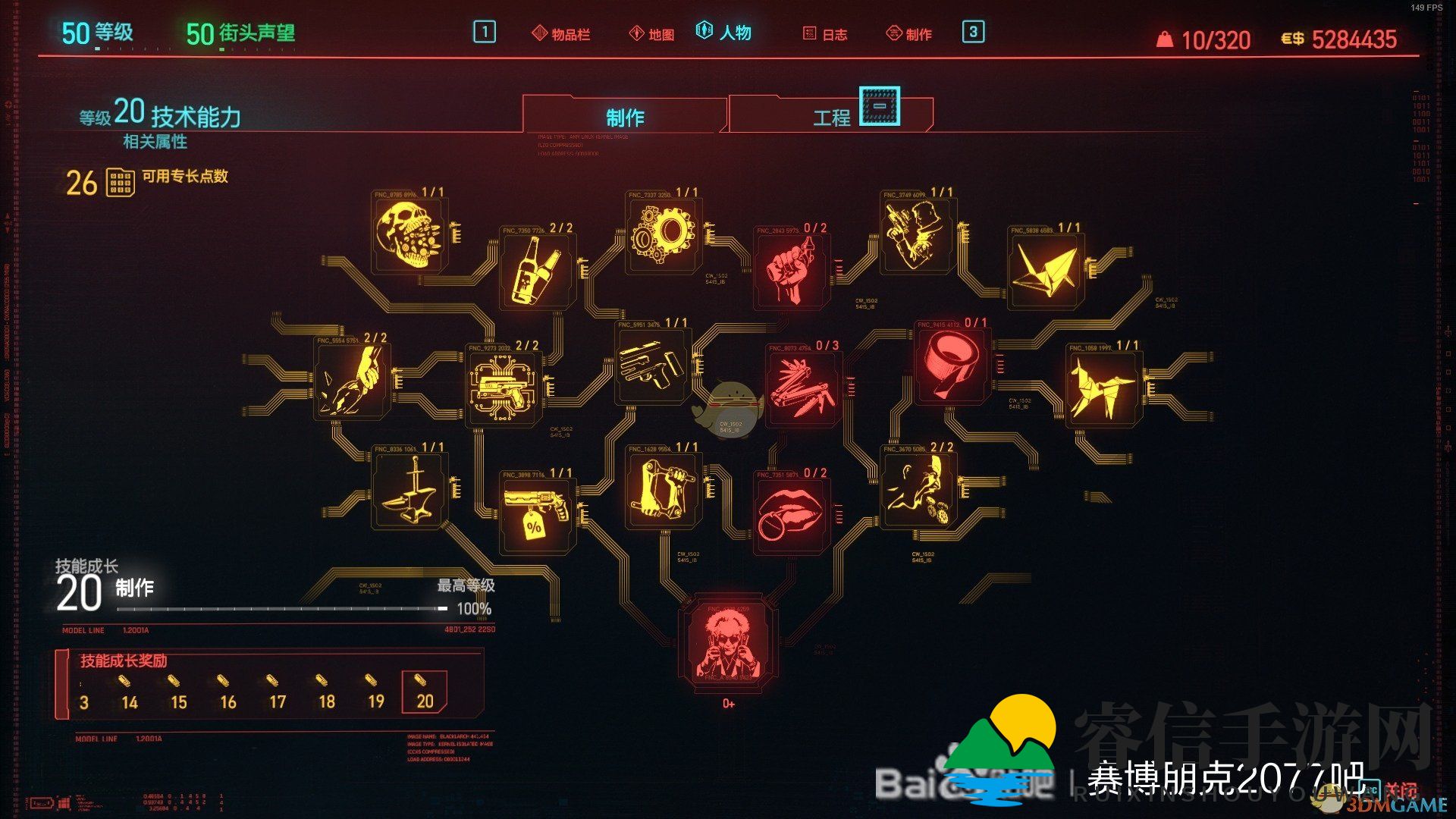Unlock the red fist-with-tool perk
Image resolution: width=1456 pixels, height=819 pixels.
(791, 268)
